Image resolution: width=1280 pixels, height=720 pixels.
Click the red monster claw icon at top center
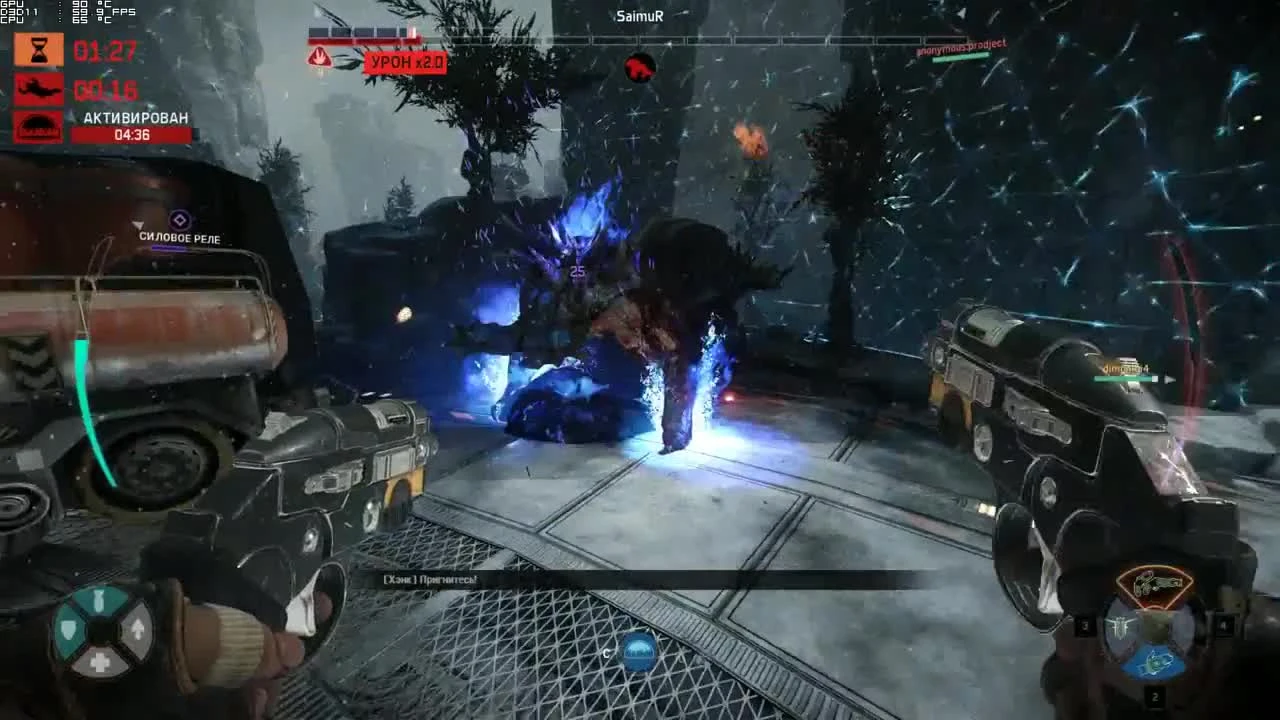tap(638, 69)
